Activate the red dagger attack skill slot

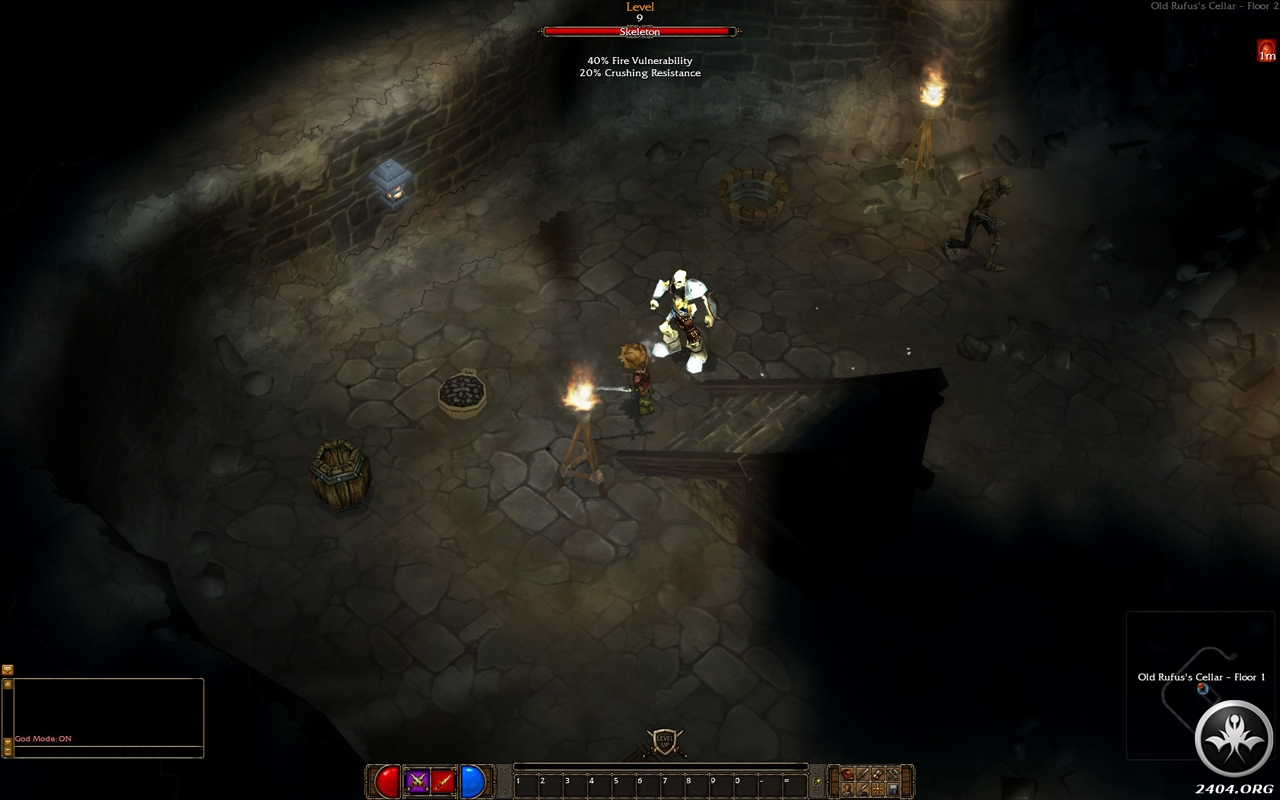[x=444, y=781]
